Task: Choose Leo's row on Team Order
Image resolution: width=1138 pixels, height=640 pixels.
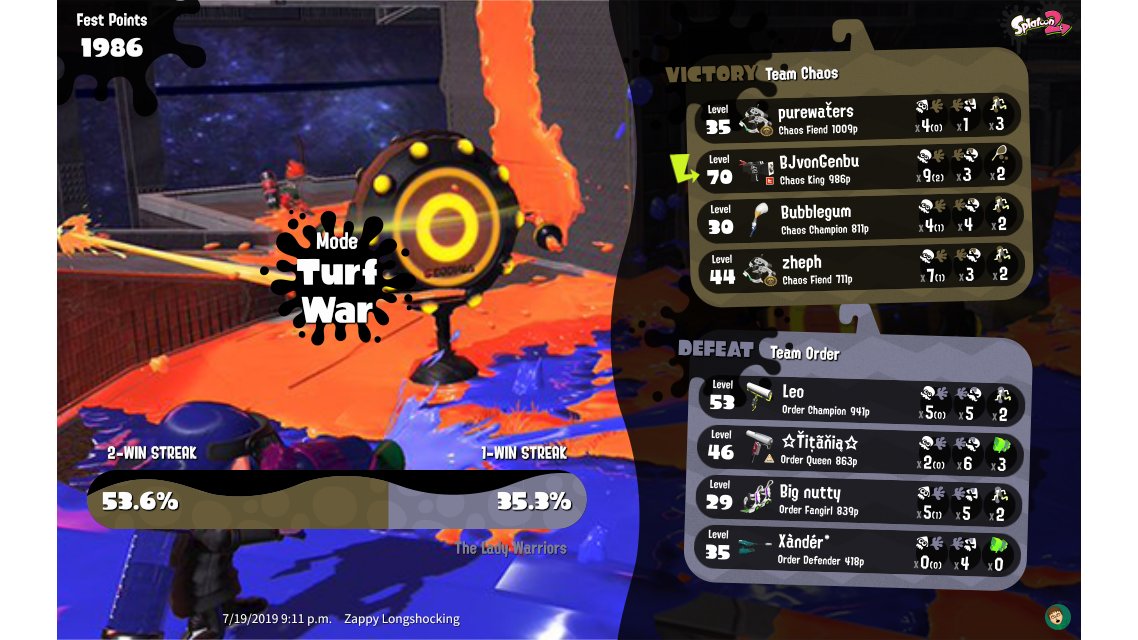Action: point(860,399)
